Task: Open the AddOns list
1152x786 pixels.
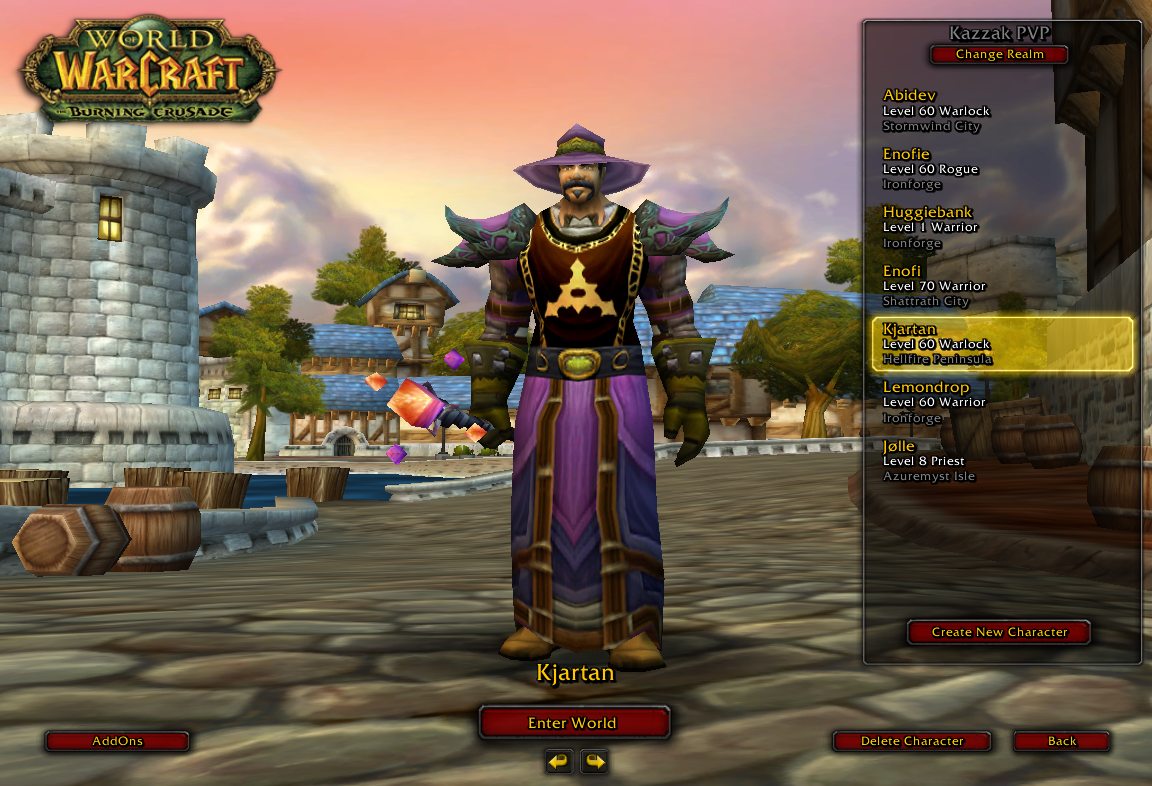Action: pyautogui.click(x=117, y=741)
